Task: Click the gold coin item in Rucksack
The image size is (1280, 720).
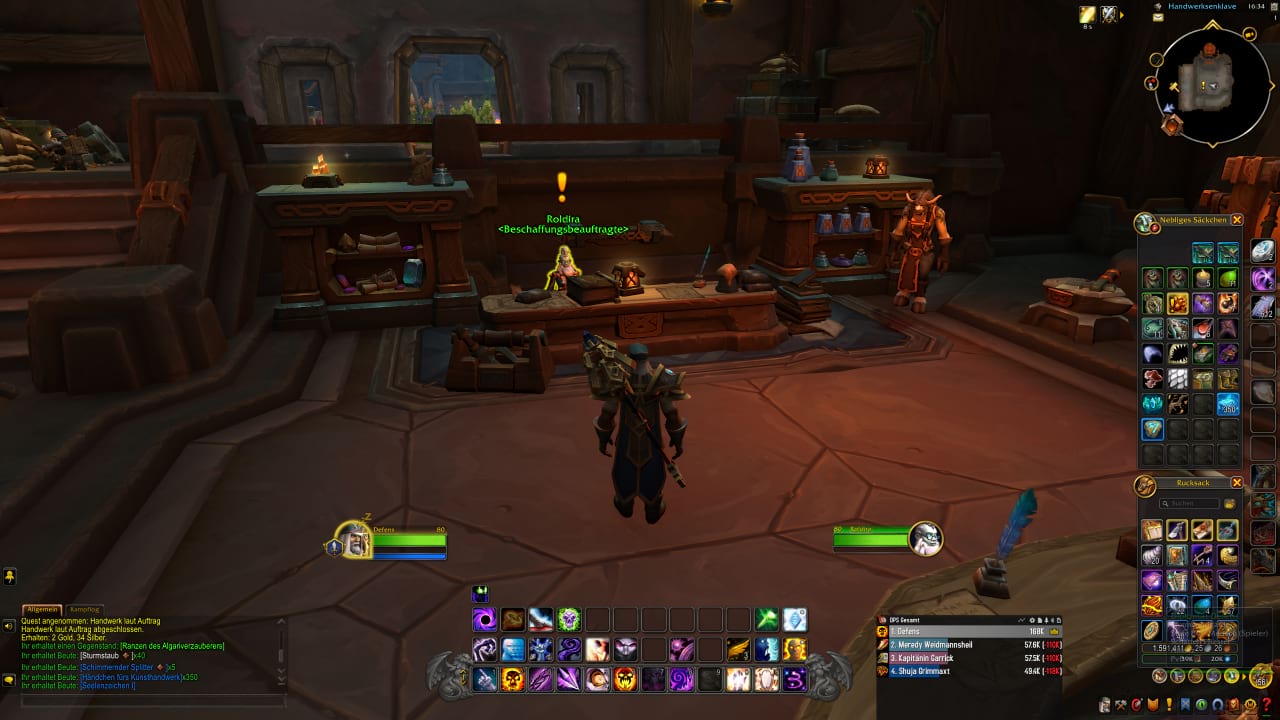Action: pos(1153,631)
